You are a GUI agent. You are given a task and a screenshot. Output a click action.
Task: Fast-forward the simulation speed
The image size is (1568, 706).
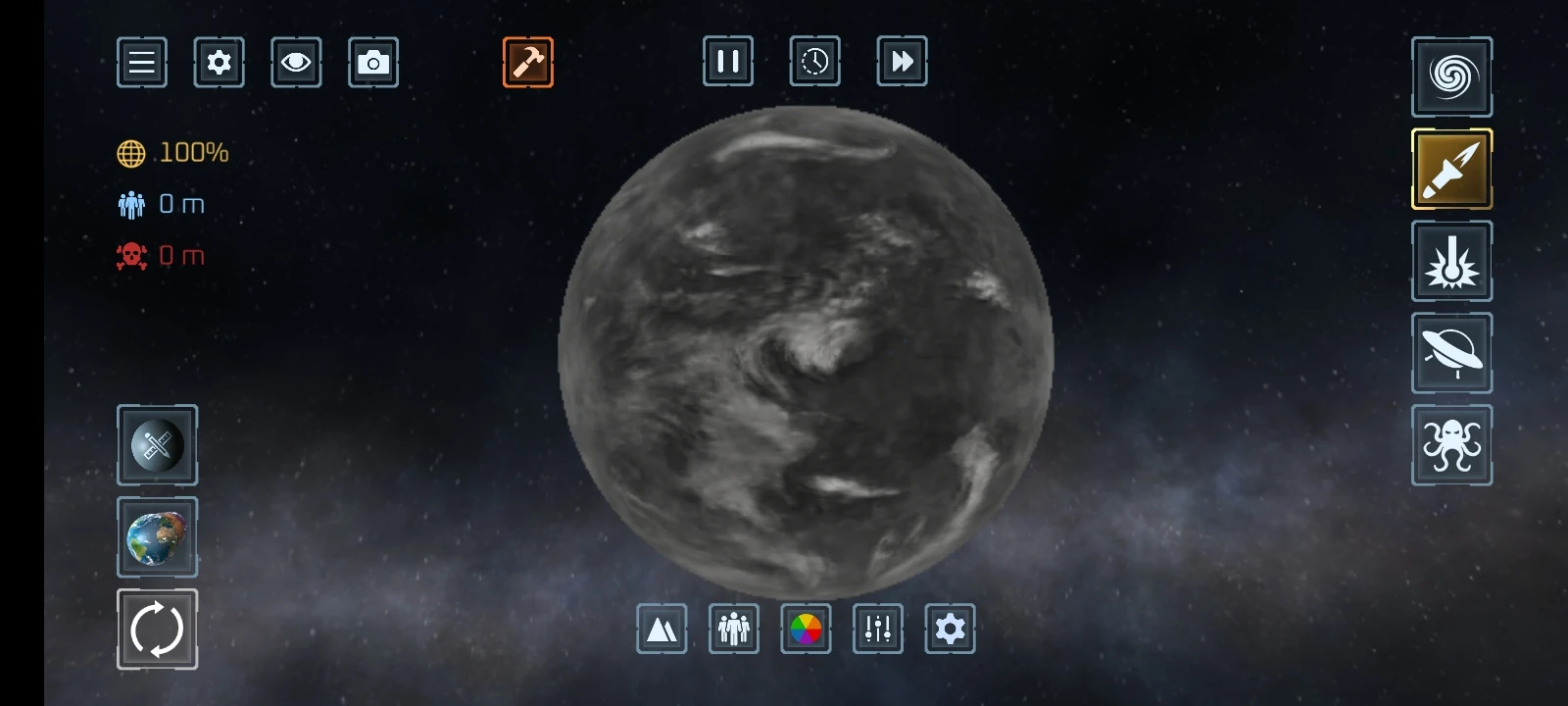pos(902,61)
